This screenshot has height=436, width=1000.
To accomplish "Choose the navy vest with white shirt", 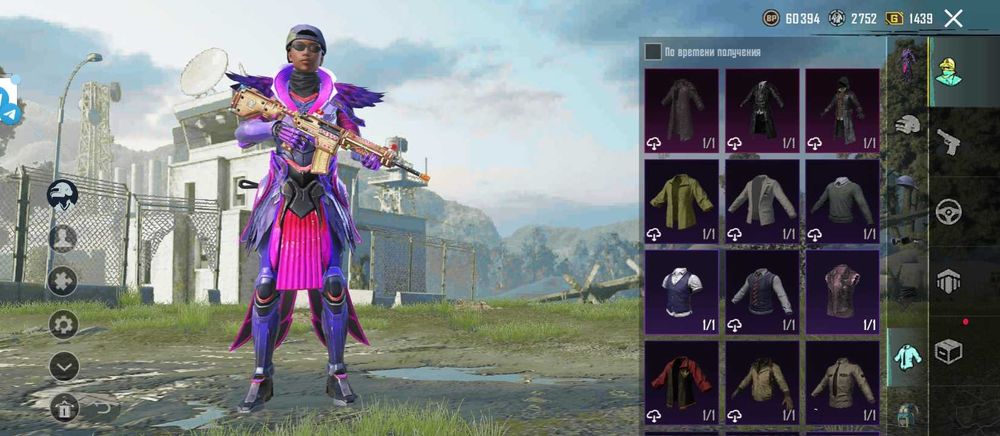I will [681, 291].
